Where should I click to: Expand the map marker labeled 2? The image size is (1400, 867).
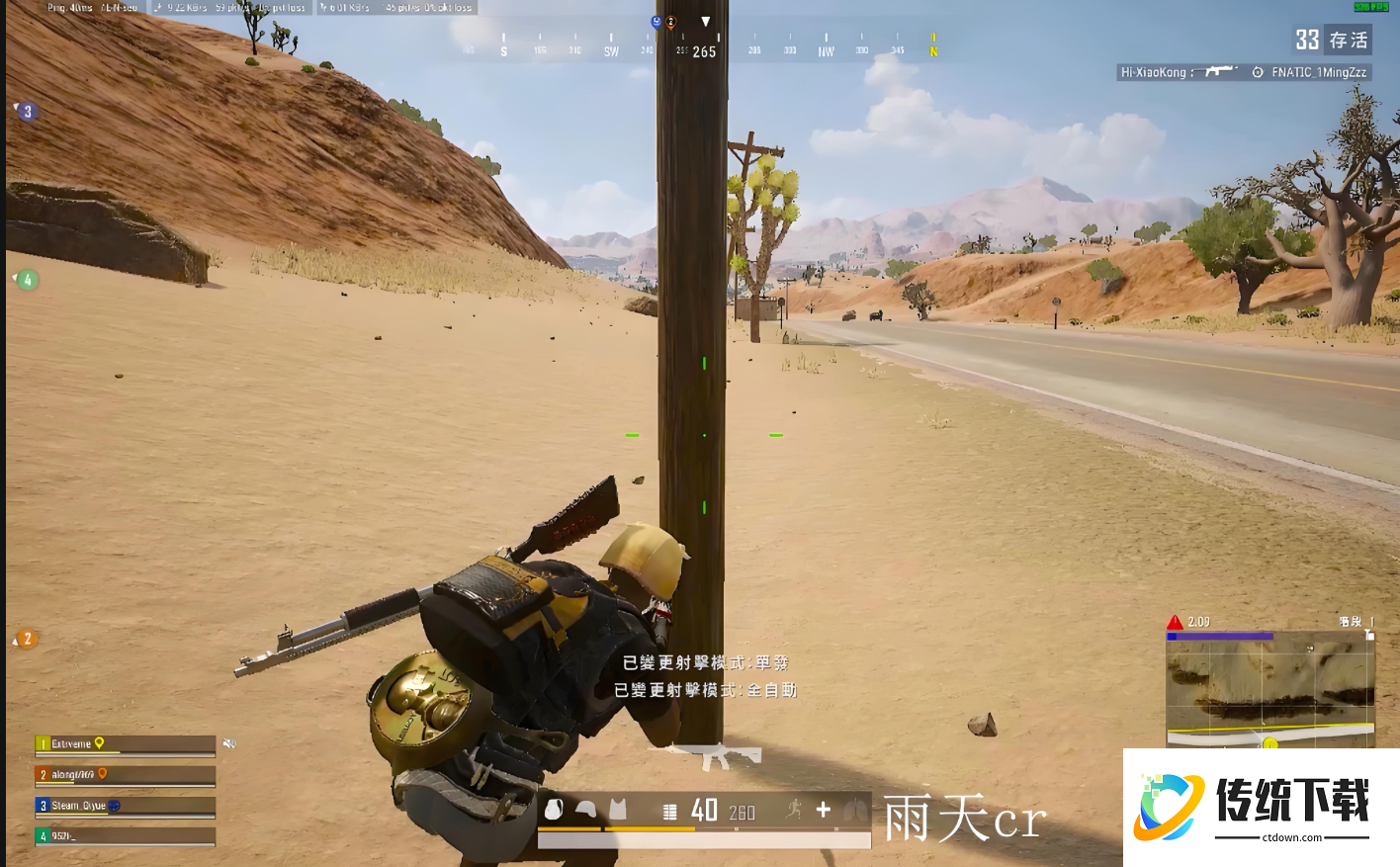tap(27, 639)
